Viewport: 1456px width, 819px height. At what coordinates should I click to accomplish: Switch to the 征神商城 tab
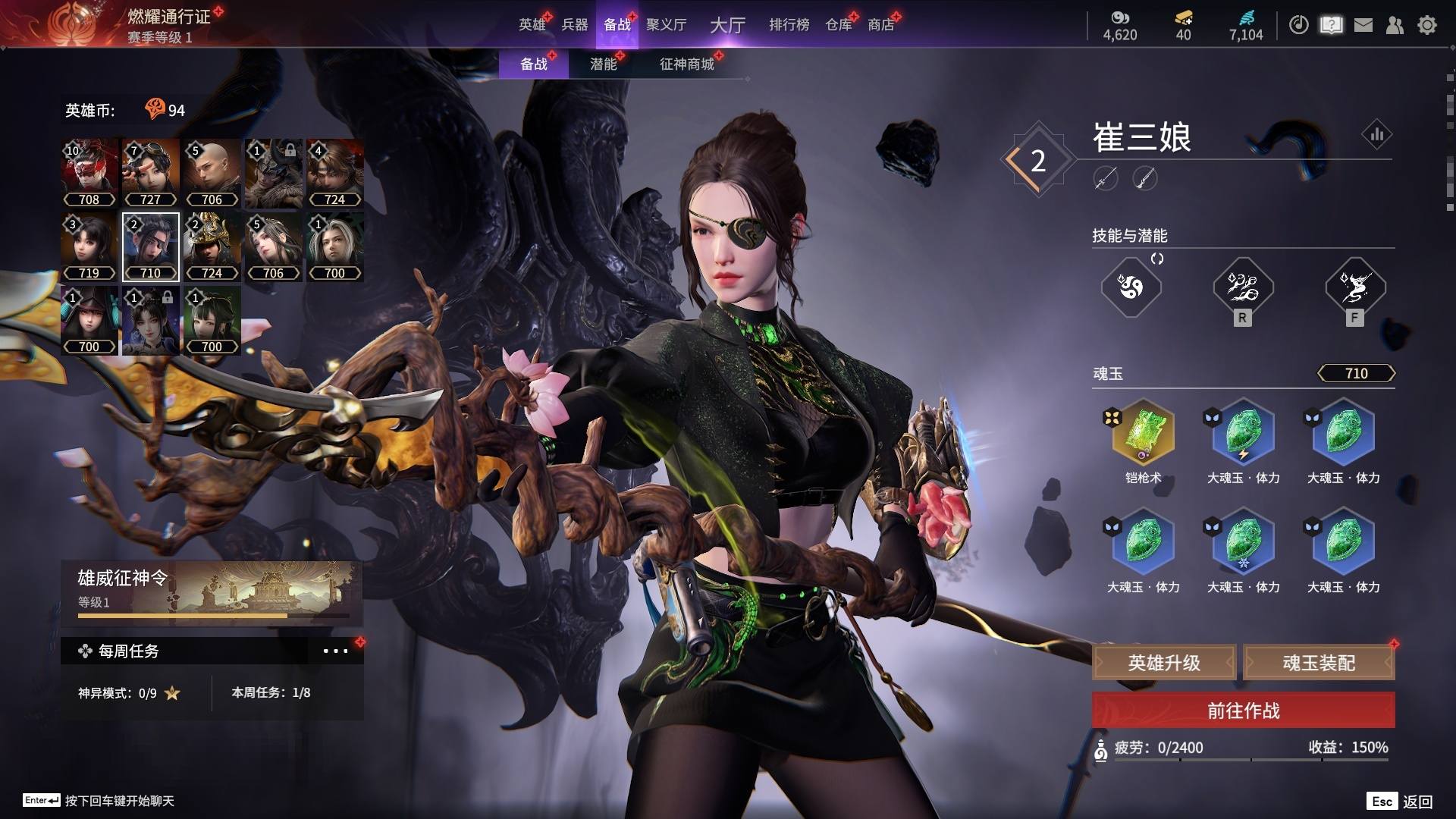point(687,64)
